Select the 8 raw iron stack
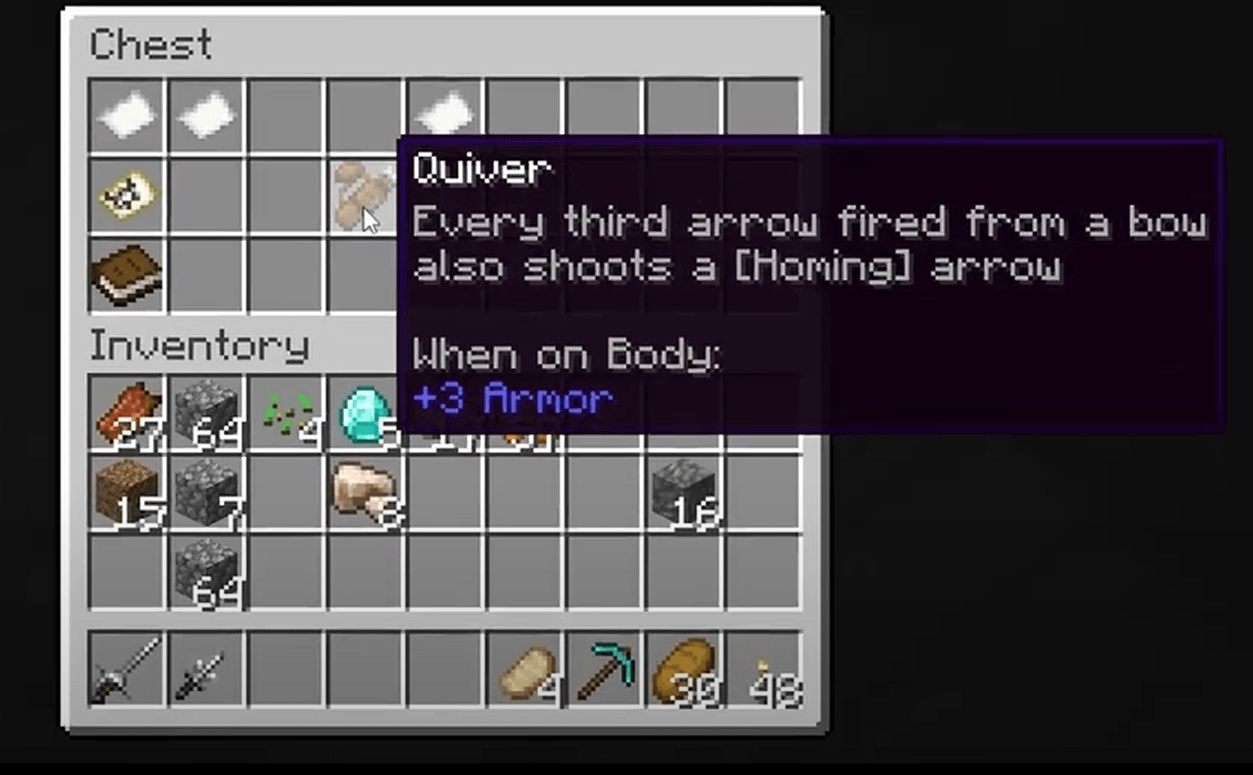This screenshot has height=775, width=1253. 365,492
